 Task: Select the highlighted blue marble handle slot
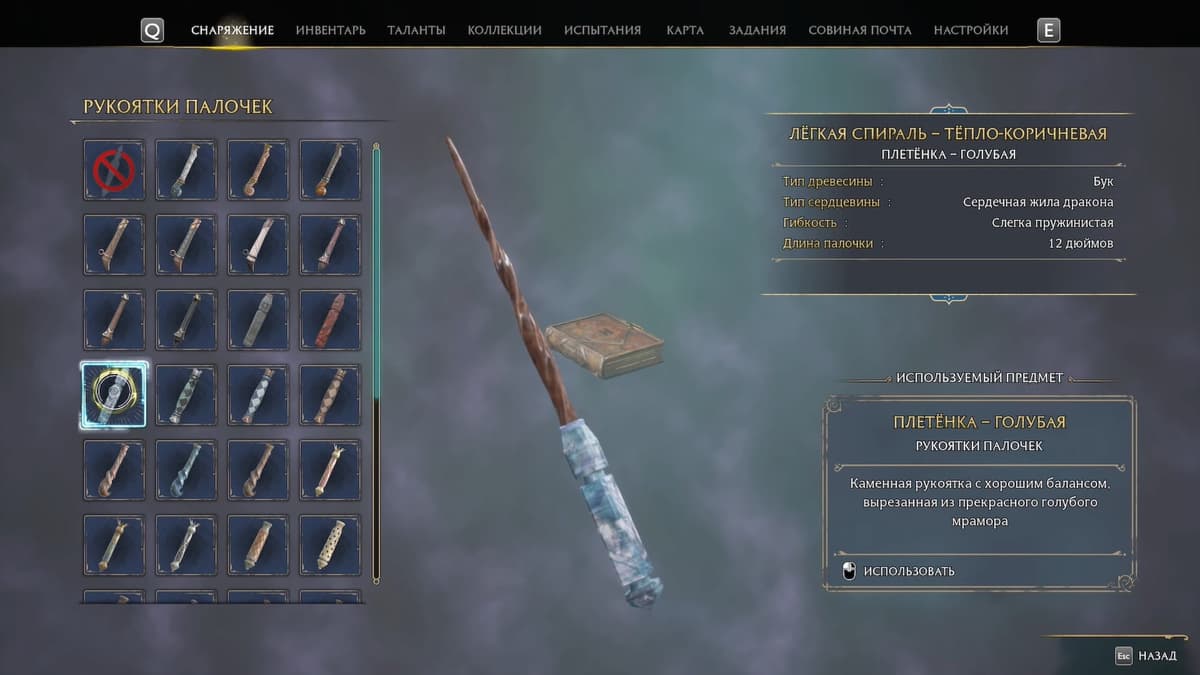pos(114,395)
